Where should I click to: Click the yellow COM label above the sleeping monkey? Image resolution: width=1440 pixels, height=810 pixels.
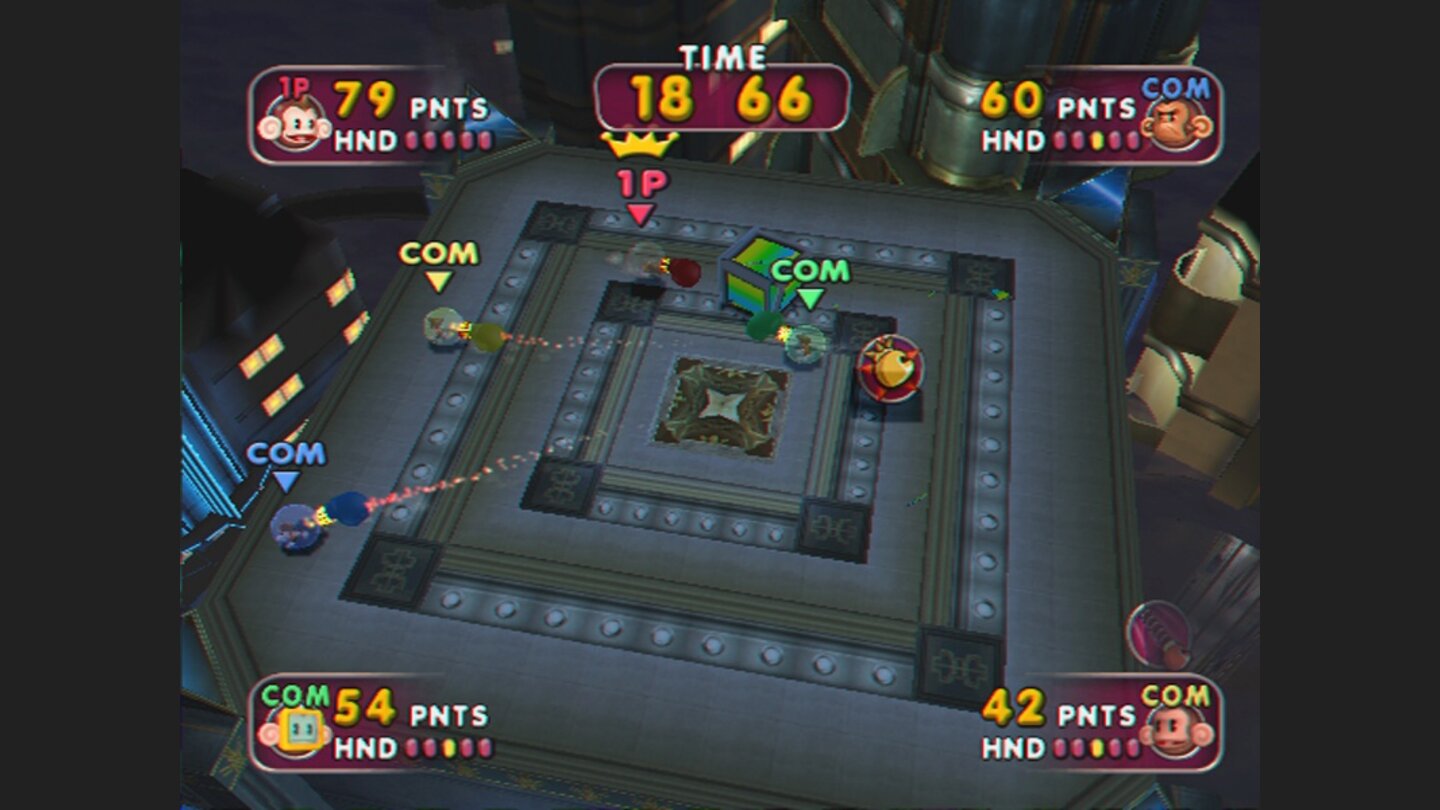437,253
